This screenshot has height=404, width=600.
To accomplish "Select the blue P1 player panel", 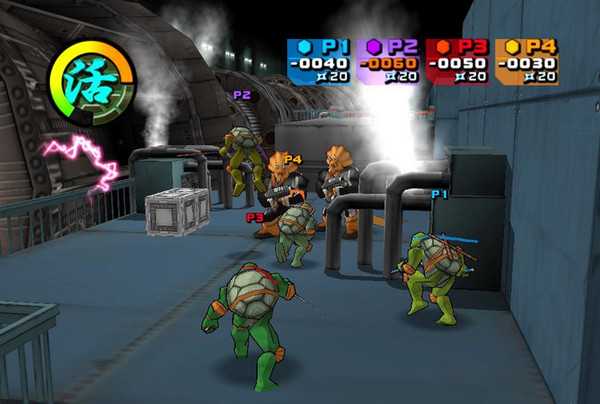I will tap(319, 61).
